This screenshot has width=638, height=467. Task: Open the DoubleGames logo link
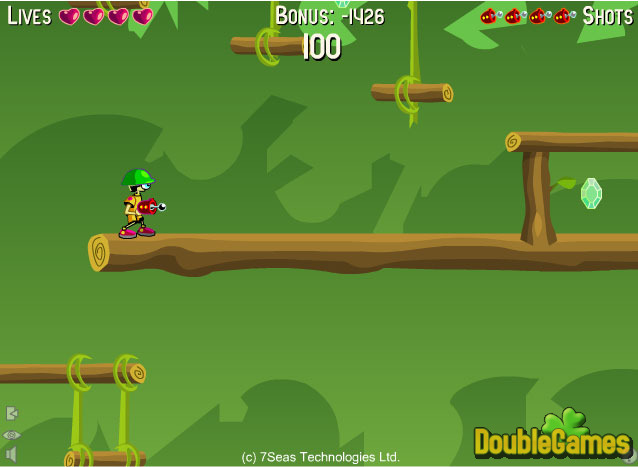pos(553,437)
